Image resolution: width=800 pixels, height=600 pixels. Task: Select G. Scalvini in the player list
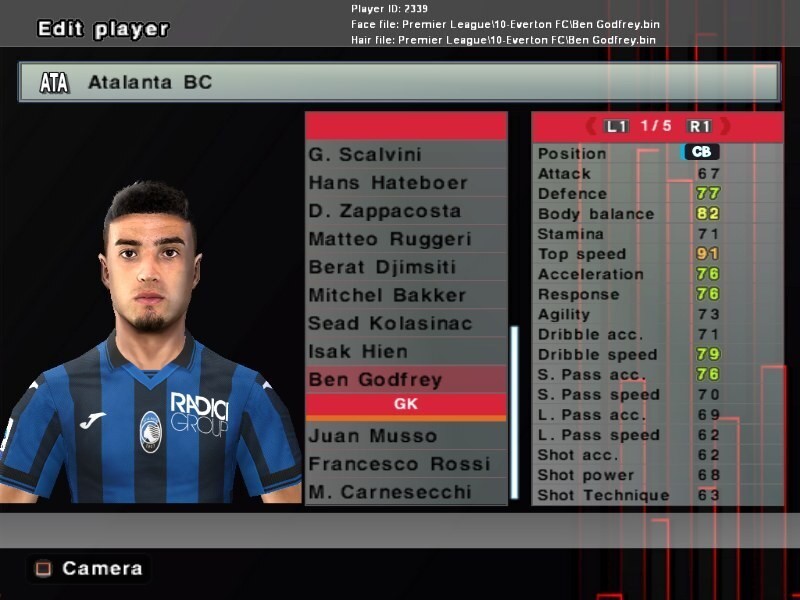pyautogui.click(x=405, y=155)
